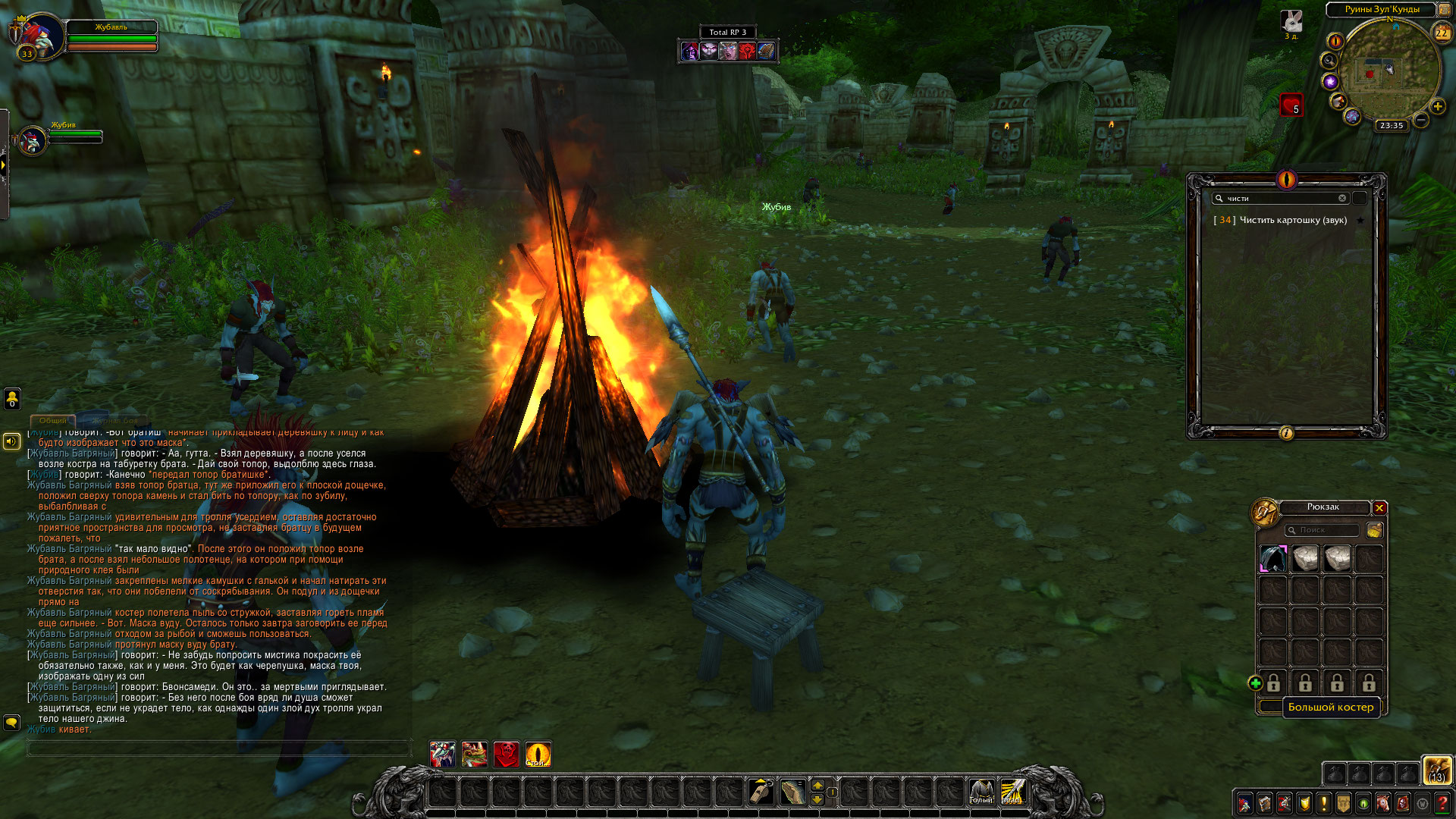Image resolution: width=1456 pixels, height=819 pixels.
Task: Click the white rabbit buff icon
Action: pyautogui.click(x=1291, y=21)
